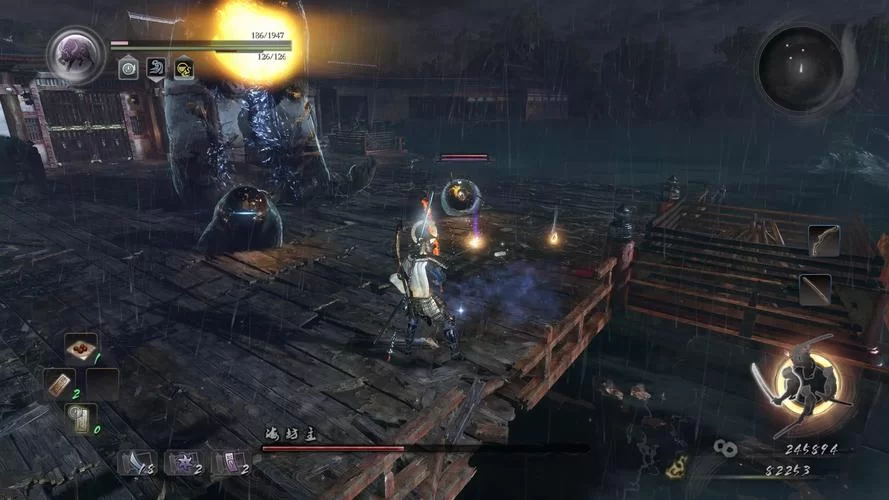The image size is (889, 500).
Task: Use the red pills item slot
Action: coord(81,349)
